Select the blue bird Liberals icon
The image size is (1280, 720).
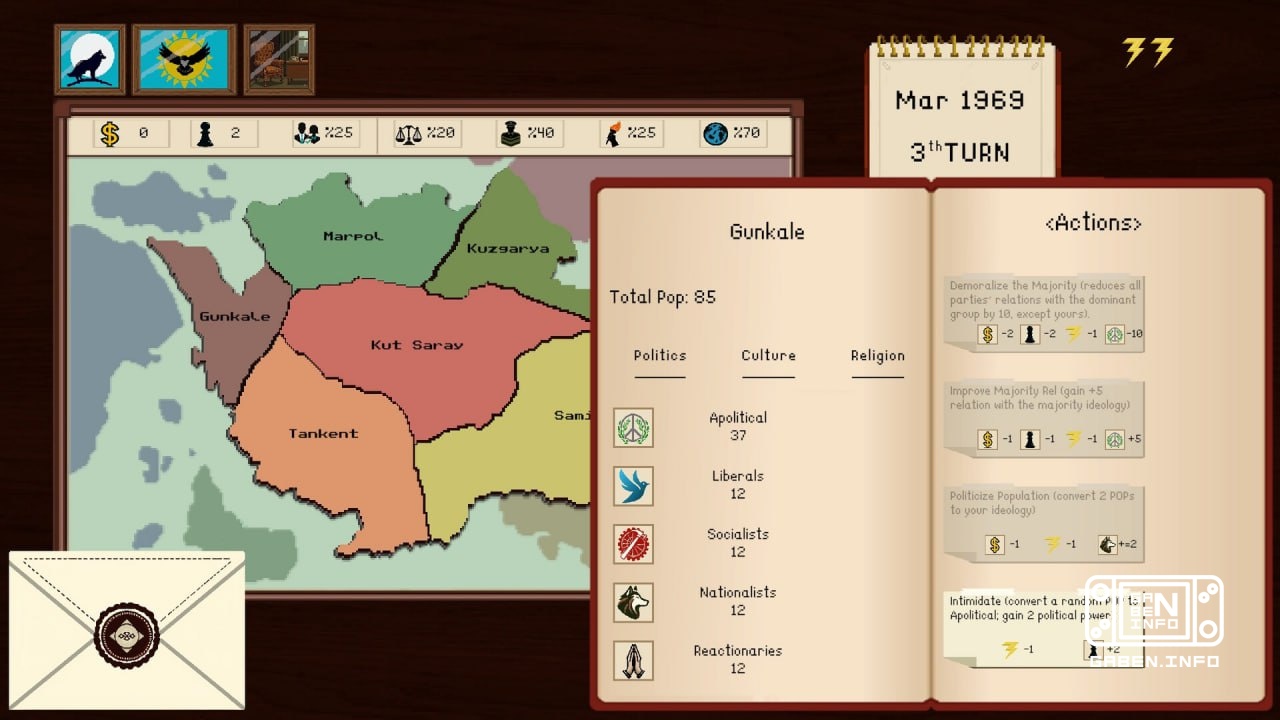(633, 484)
